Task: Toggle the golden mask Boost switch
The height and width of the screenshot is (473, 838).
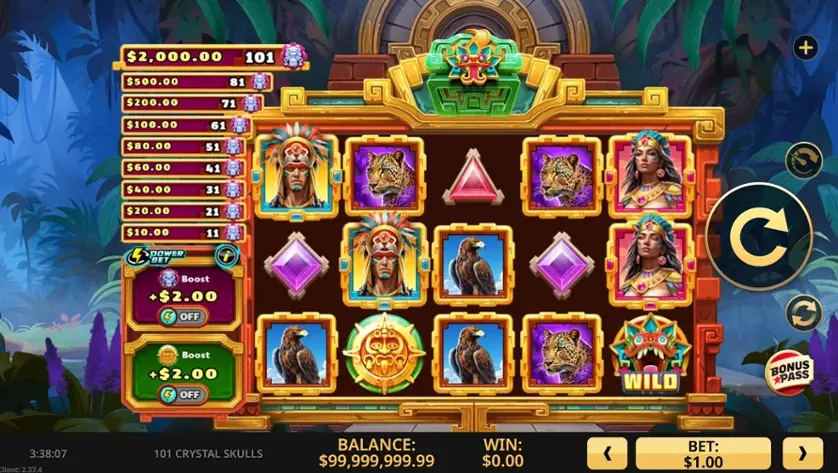Action: pyautogui.click(x=181, y=394)
